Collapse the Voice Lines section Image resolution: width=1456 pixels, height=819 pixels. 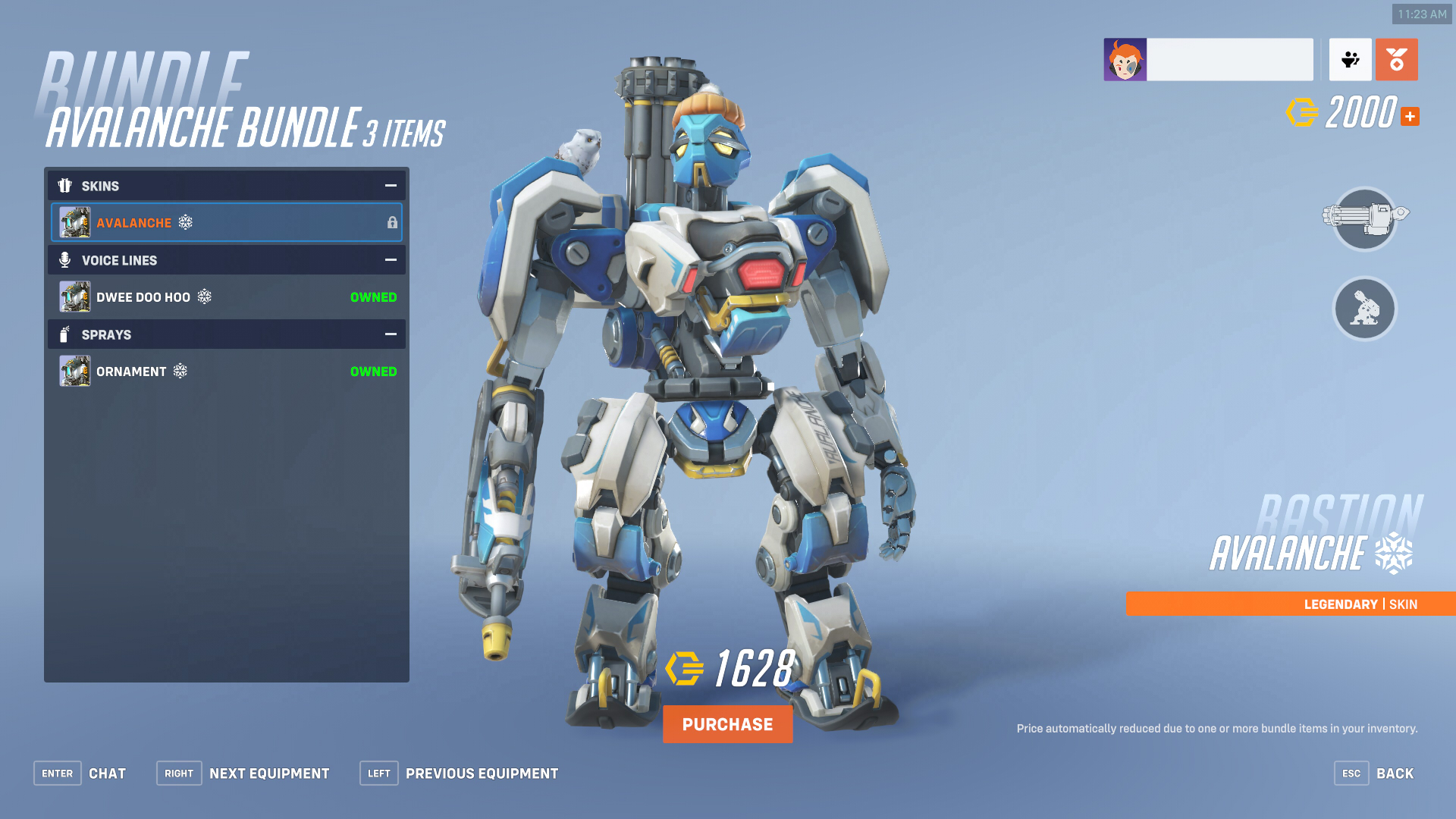(x=390, y=259)
